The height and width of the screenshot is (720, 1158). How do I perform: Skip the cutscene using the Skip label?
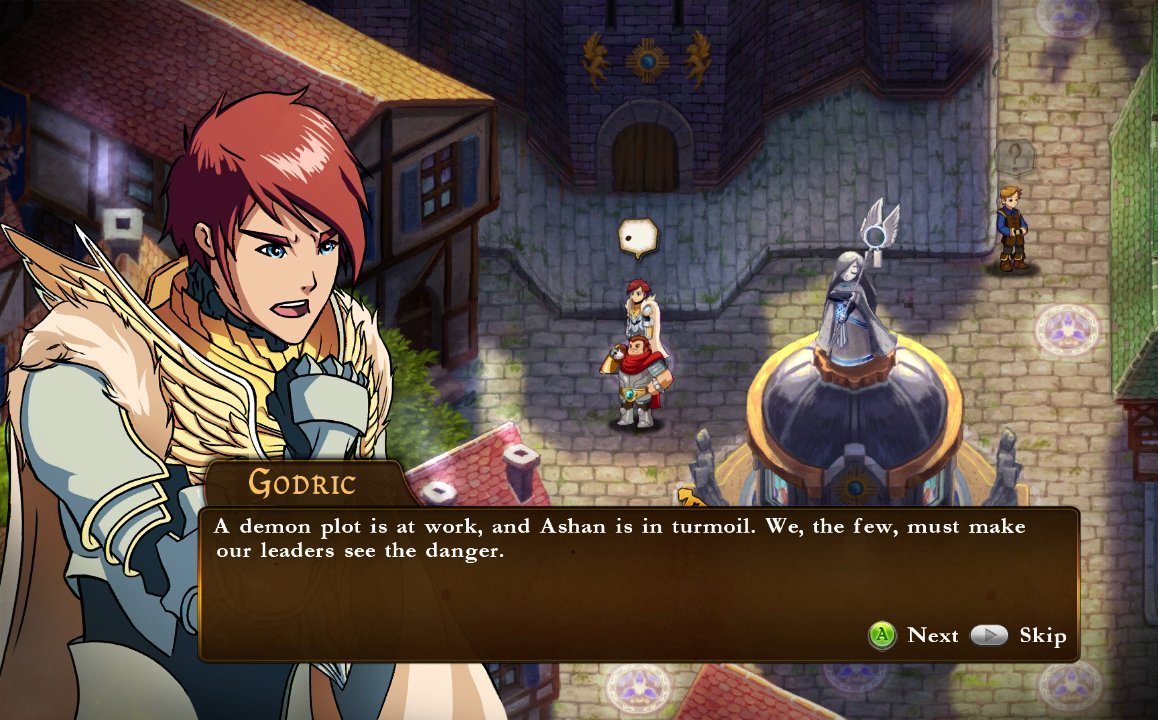[1042, 636]
